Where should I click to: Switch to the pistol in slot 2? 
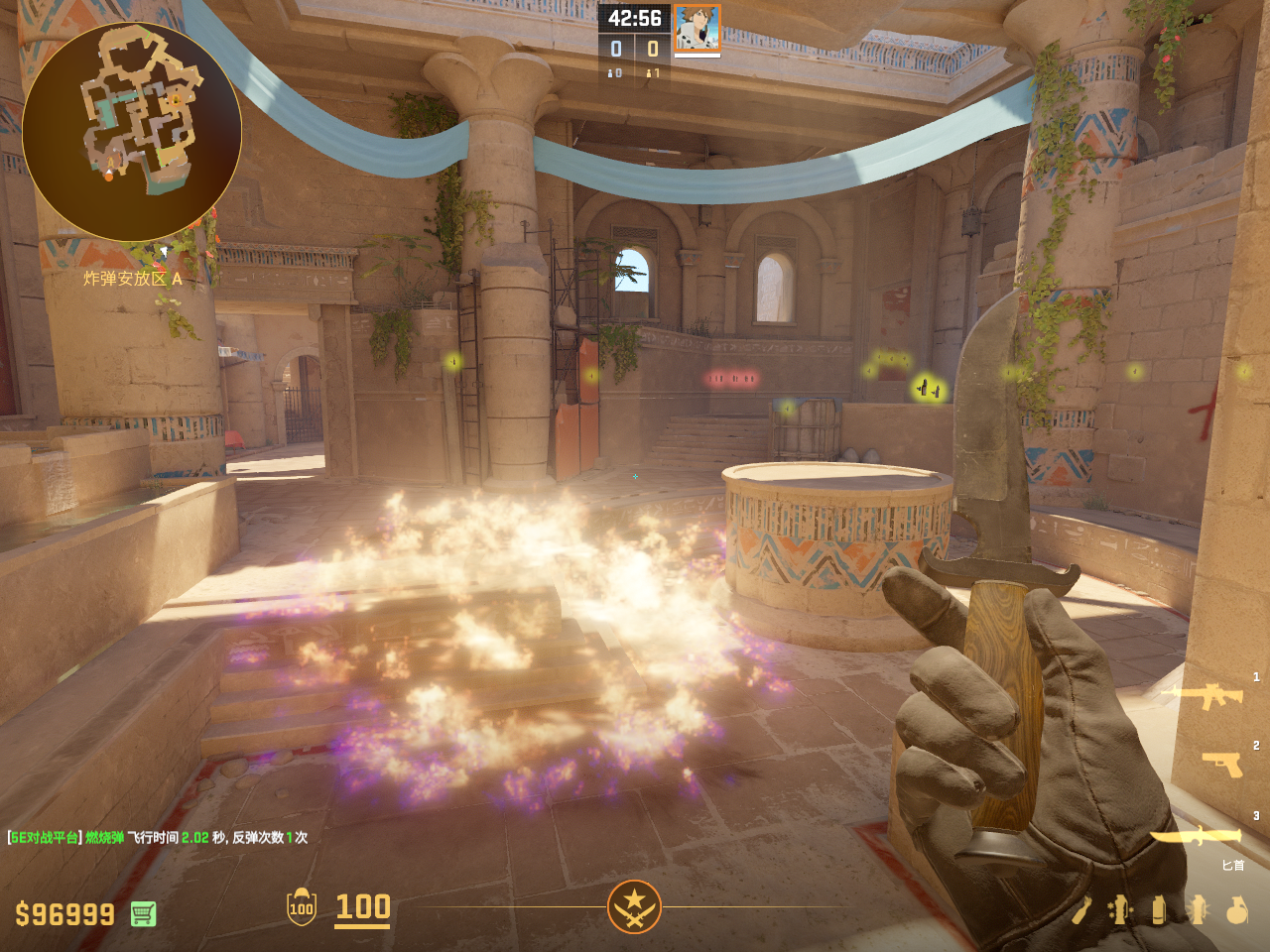click(x=1222, y=764)
